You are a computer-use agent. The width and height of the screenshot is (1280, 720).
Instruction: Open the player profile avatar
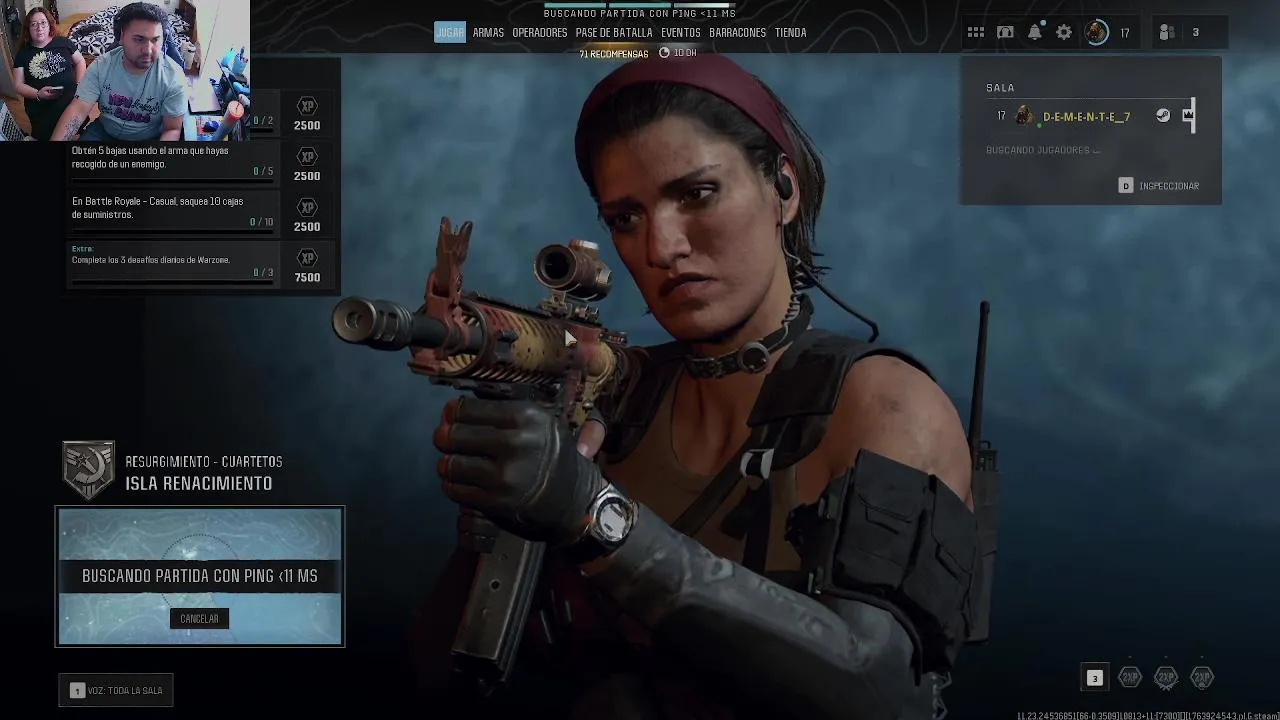click(x=1097, y=33)
